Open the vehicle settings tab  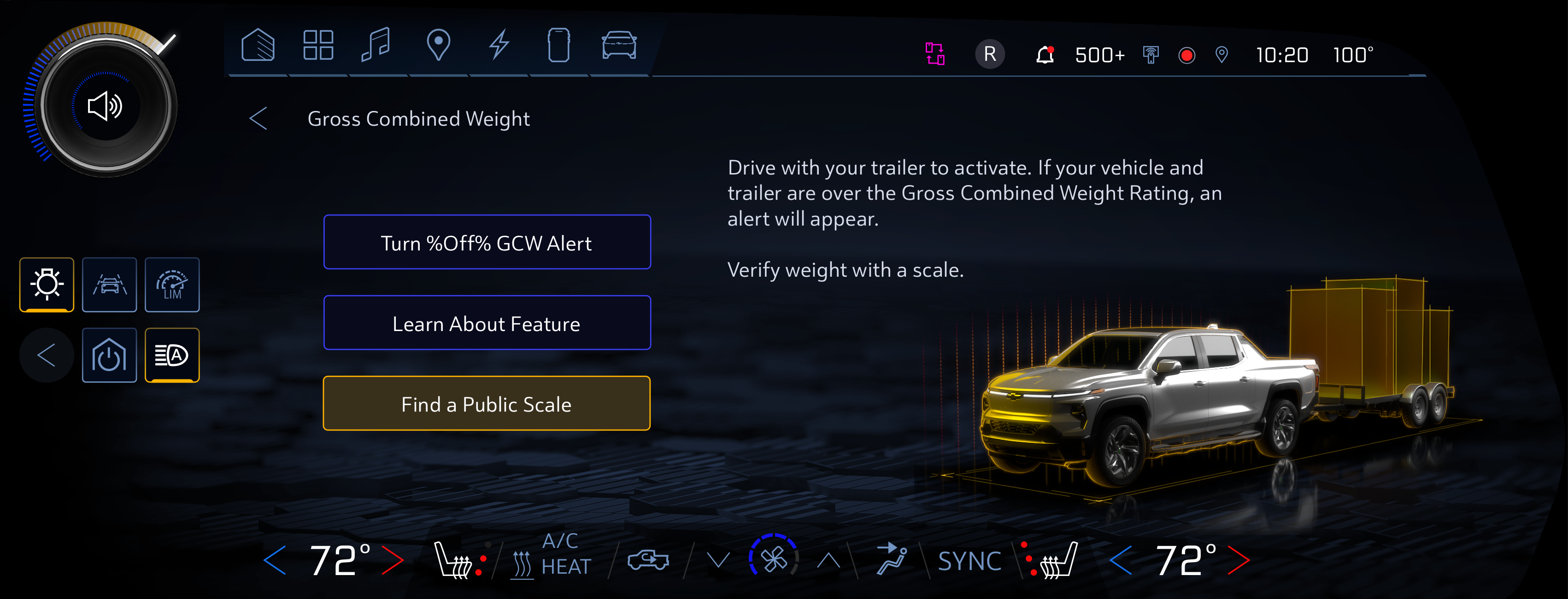[x=618, y=46]
